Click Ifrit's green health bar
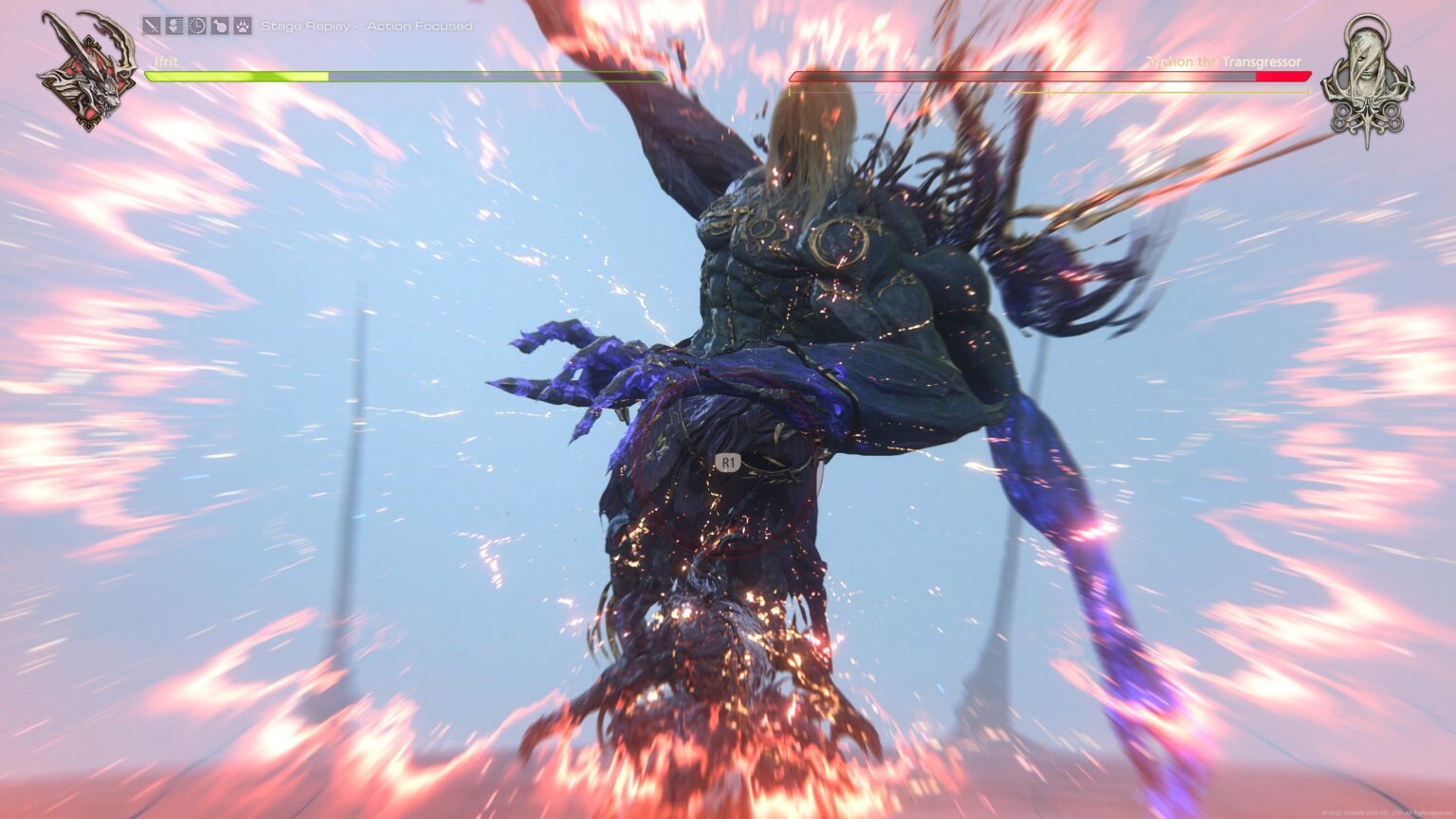The image size is (1456, 819). click(237, 77)
